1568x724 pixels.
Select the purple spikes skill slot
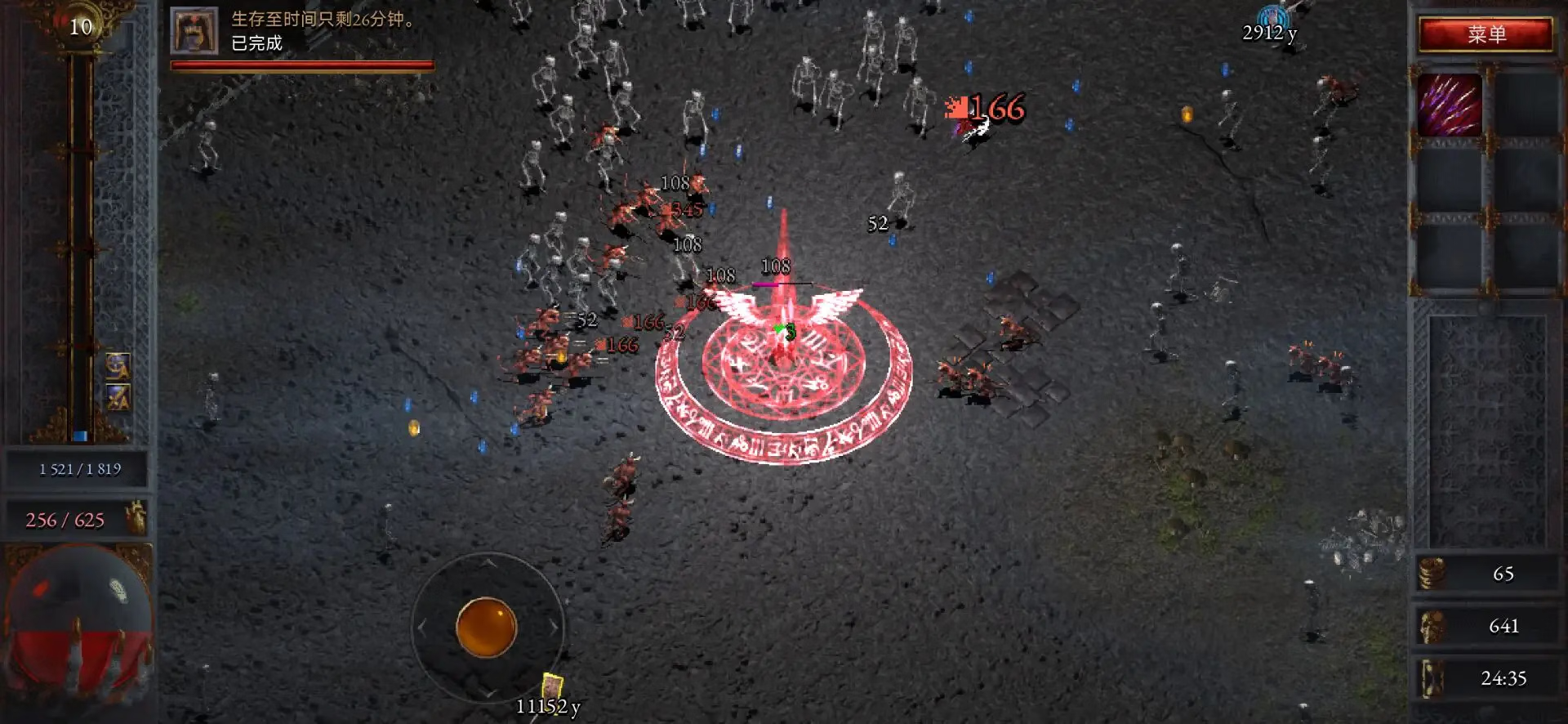[1450, 105]
